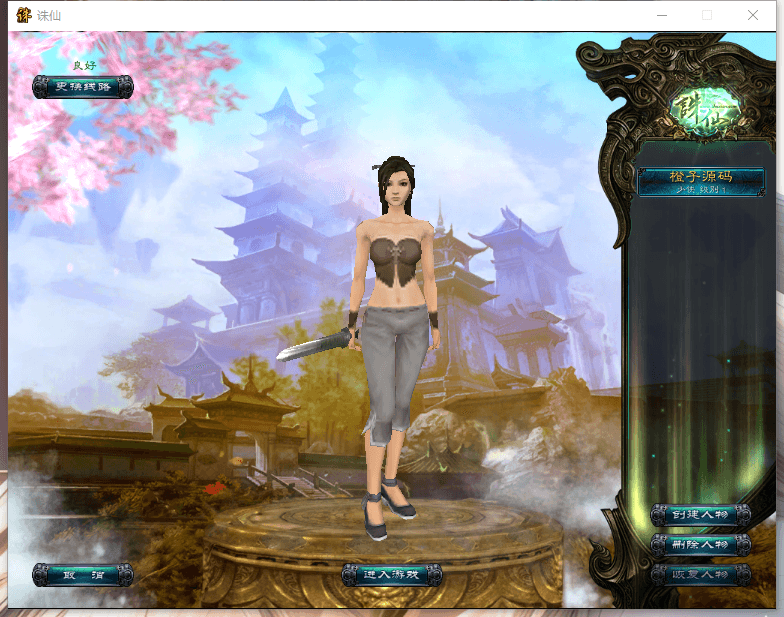Image resolution: width=784 pixels, height=617 pixels.
Task: Close the 诛仙 game window
Action: (753, 15)
